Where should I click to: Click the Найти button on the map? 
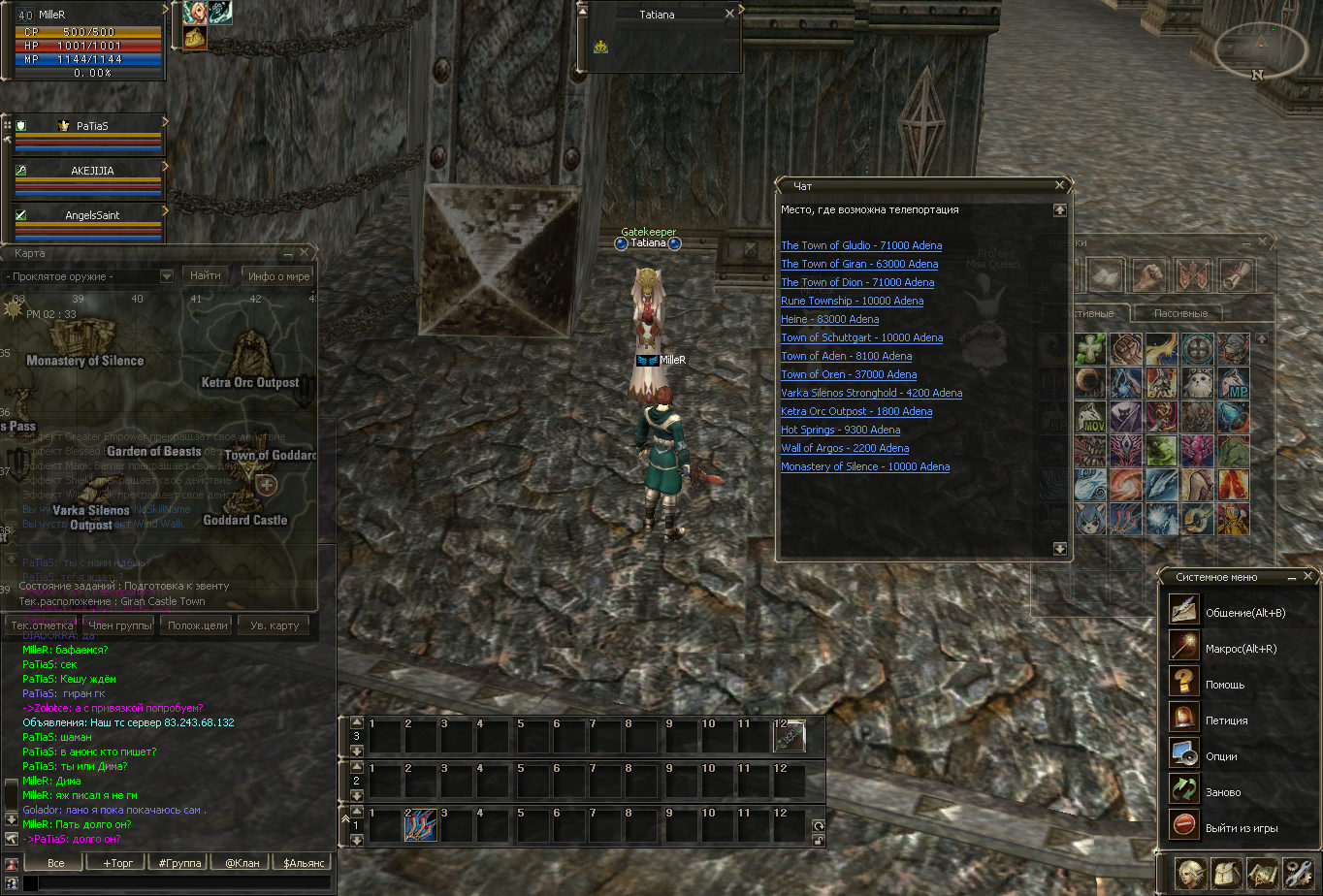click(x=206, y=275)
